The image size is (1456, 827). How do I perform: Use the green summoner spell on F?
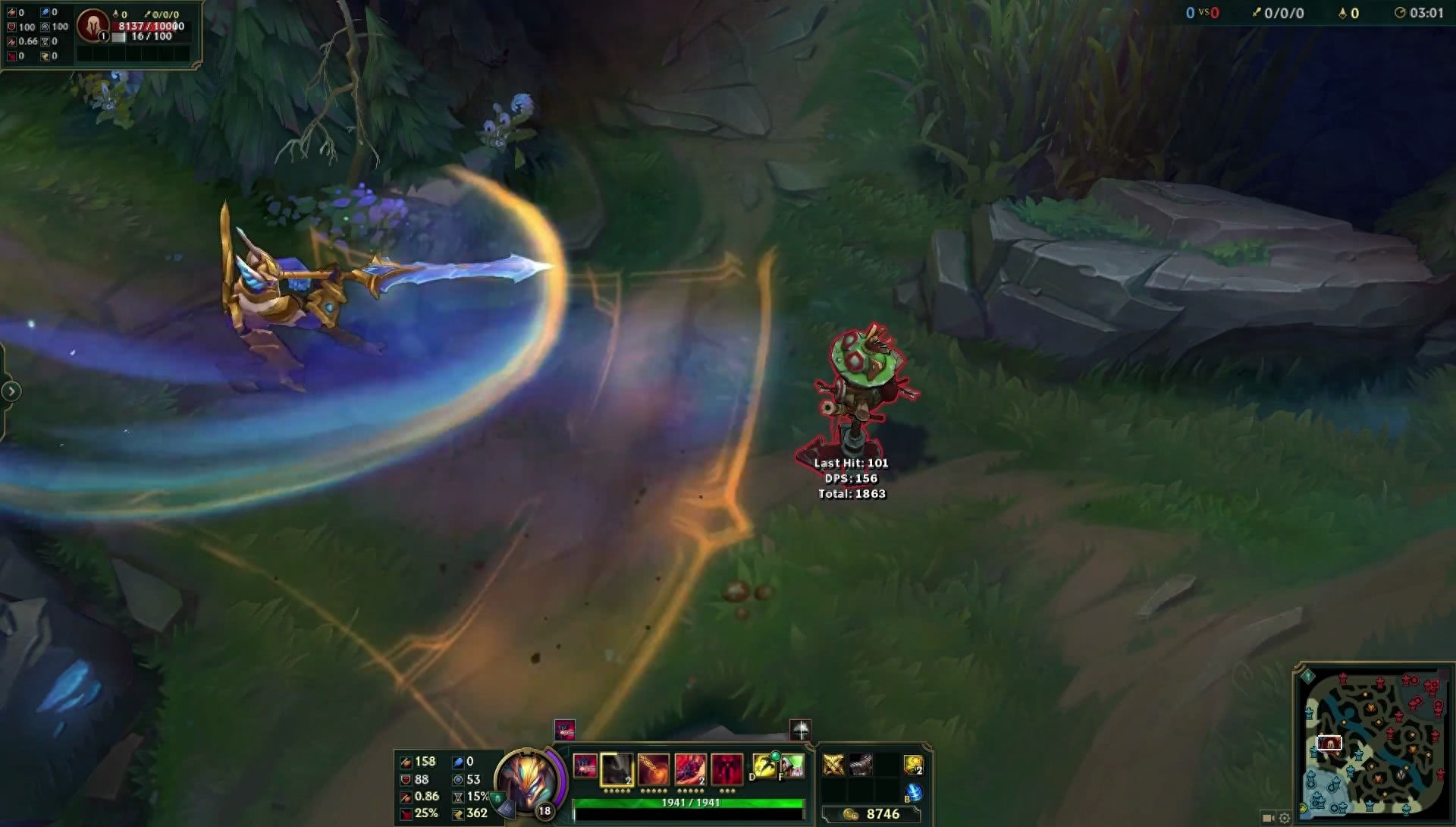click(x=792, y=766)
